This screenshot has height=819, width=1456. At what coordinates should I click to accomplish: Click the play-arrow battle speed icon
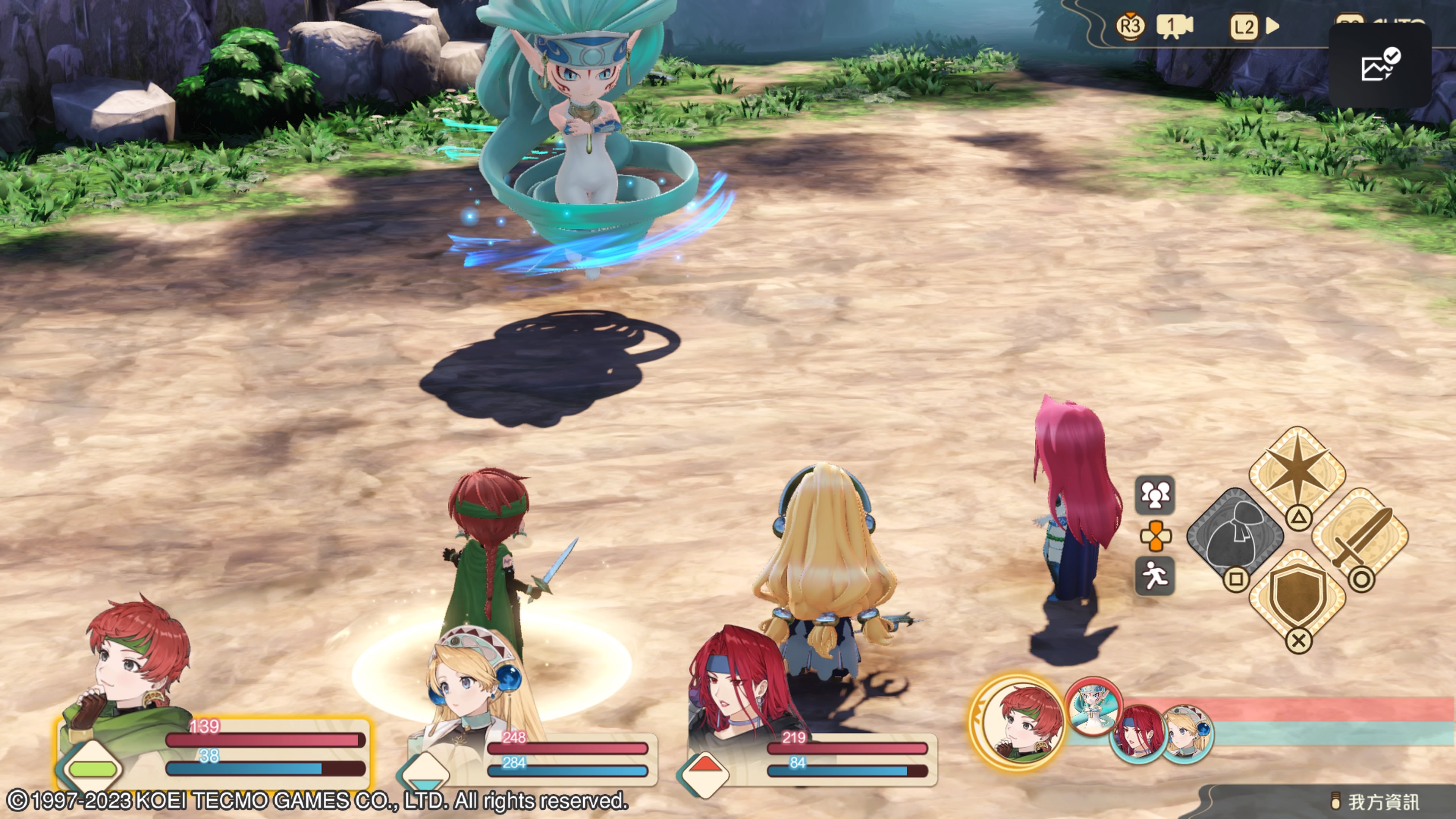pos(1272,26)
